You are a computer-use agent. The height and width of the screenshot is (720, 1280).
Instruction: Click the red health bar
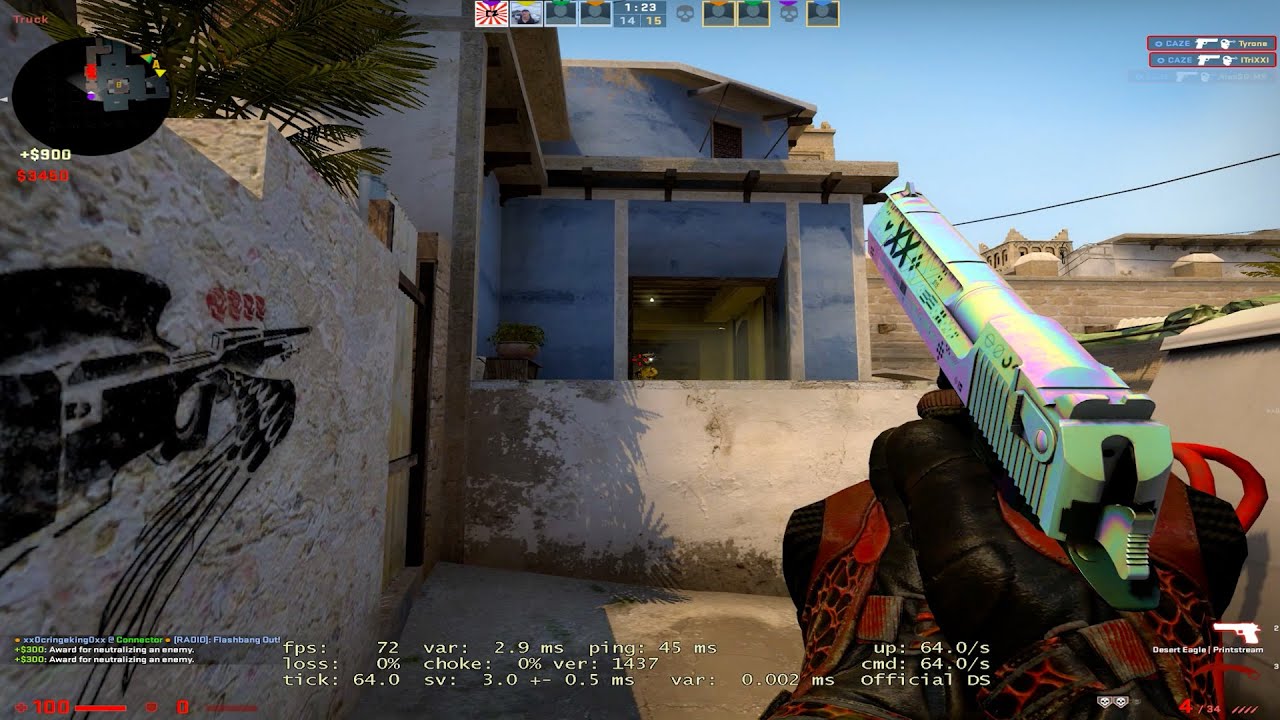pyautogui.click(x=100, y=708)
